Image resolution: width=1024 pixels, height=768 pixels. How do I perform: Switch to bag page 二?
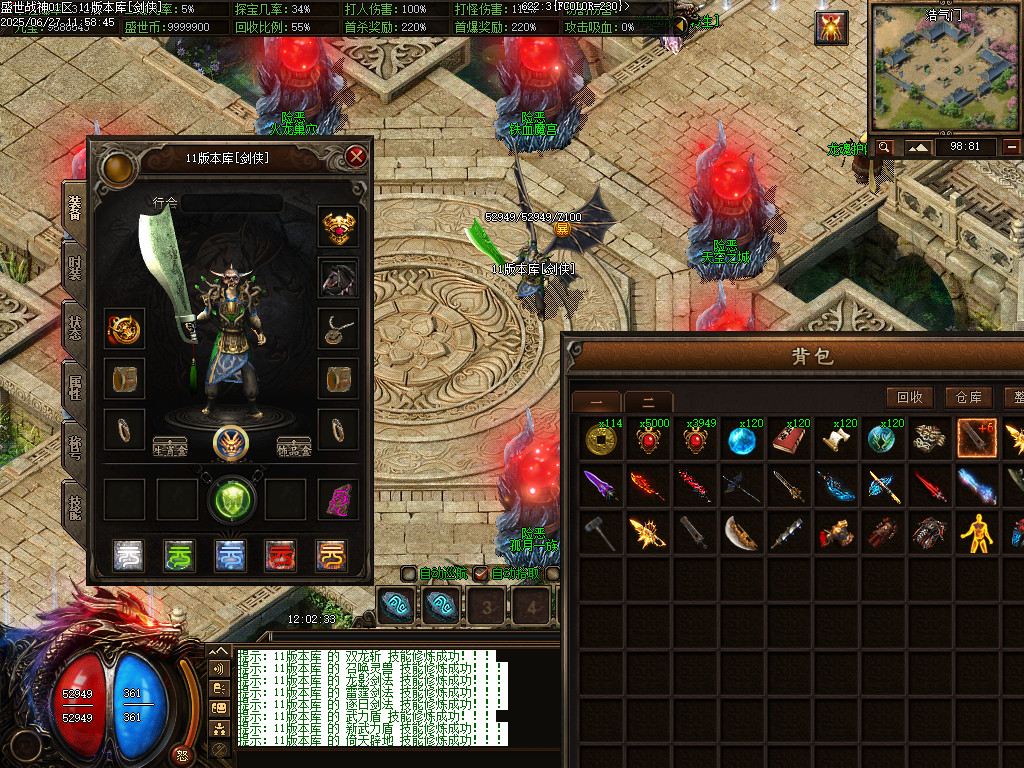pos(649,402)
